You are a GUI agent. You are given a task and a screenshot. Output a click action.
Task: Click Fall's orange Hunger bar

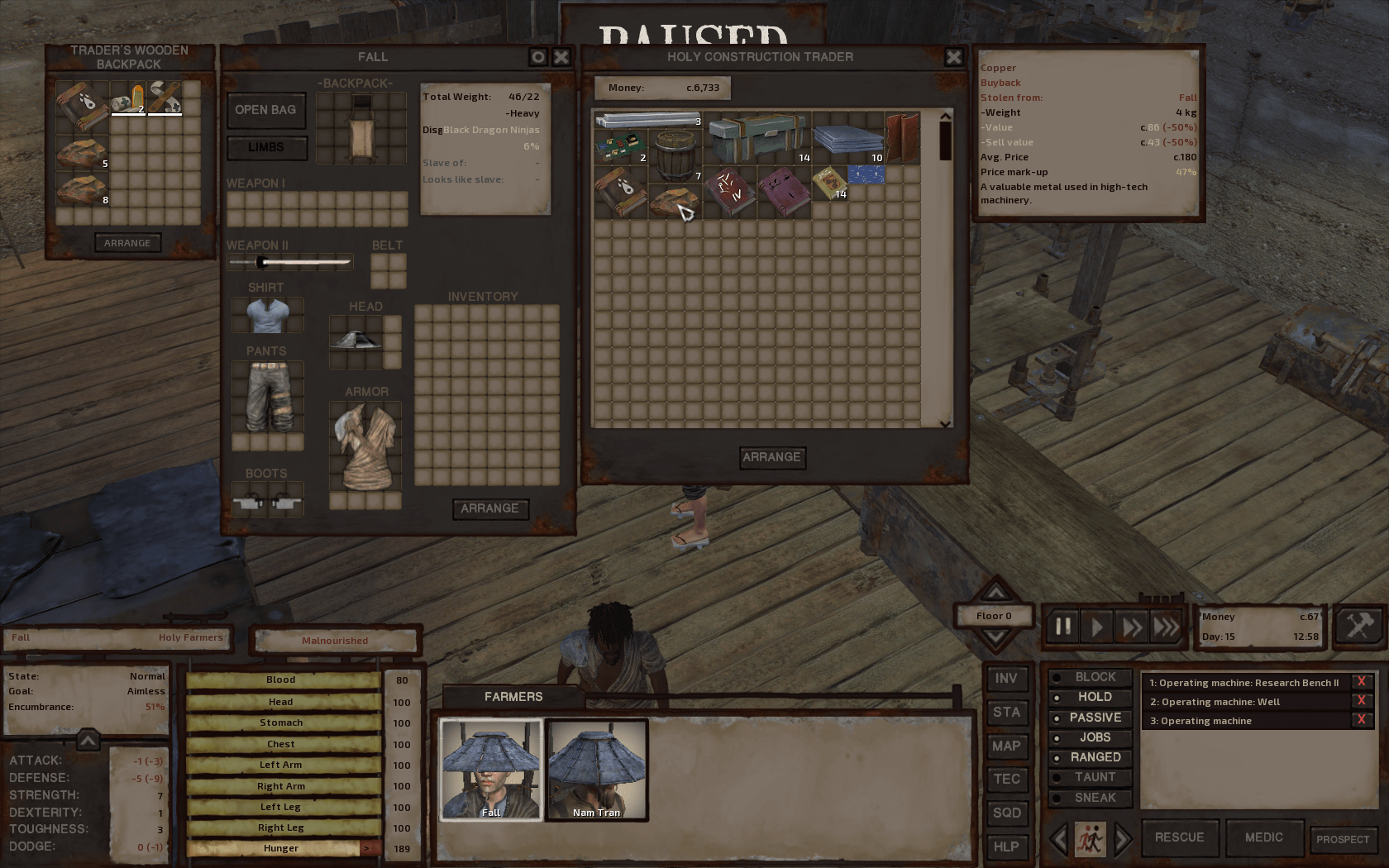(281, 847)
